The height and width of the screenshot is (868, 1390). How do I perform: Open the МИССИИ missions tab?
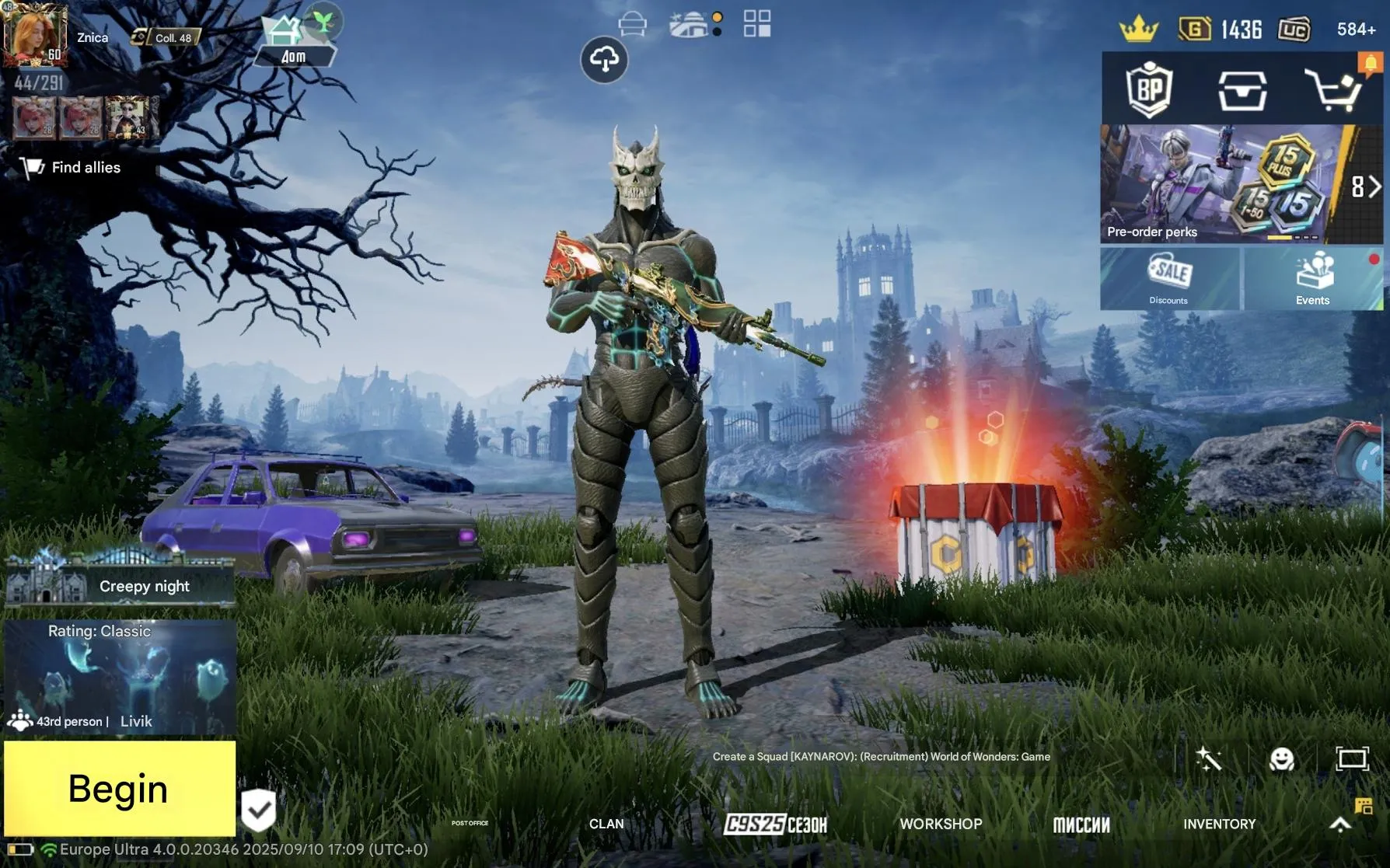[x=1083, y=824]
